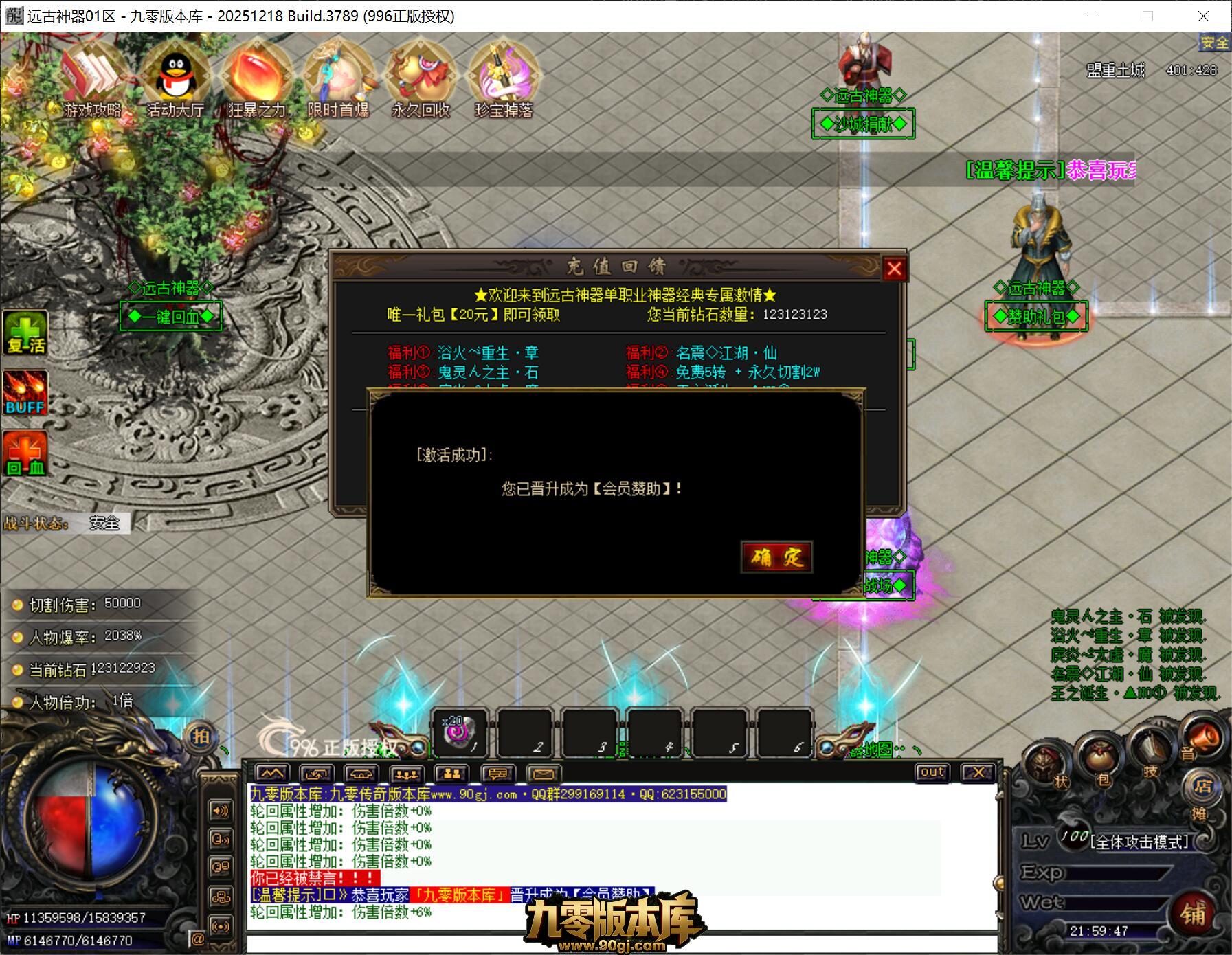The width and height of the screenshot is (1232, 955).
Task: Open the BUFF button with fireballs
Action: 25,392
